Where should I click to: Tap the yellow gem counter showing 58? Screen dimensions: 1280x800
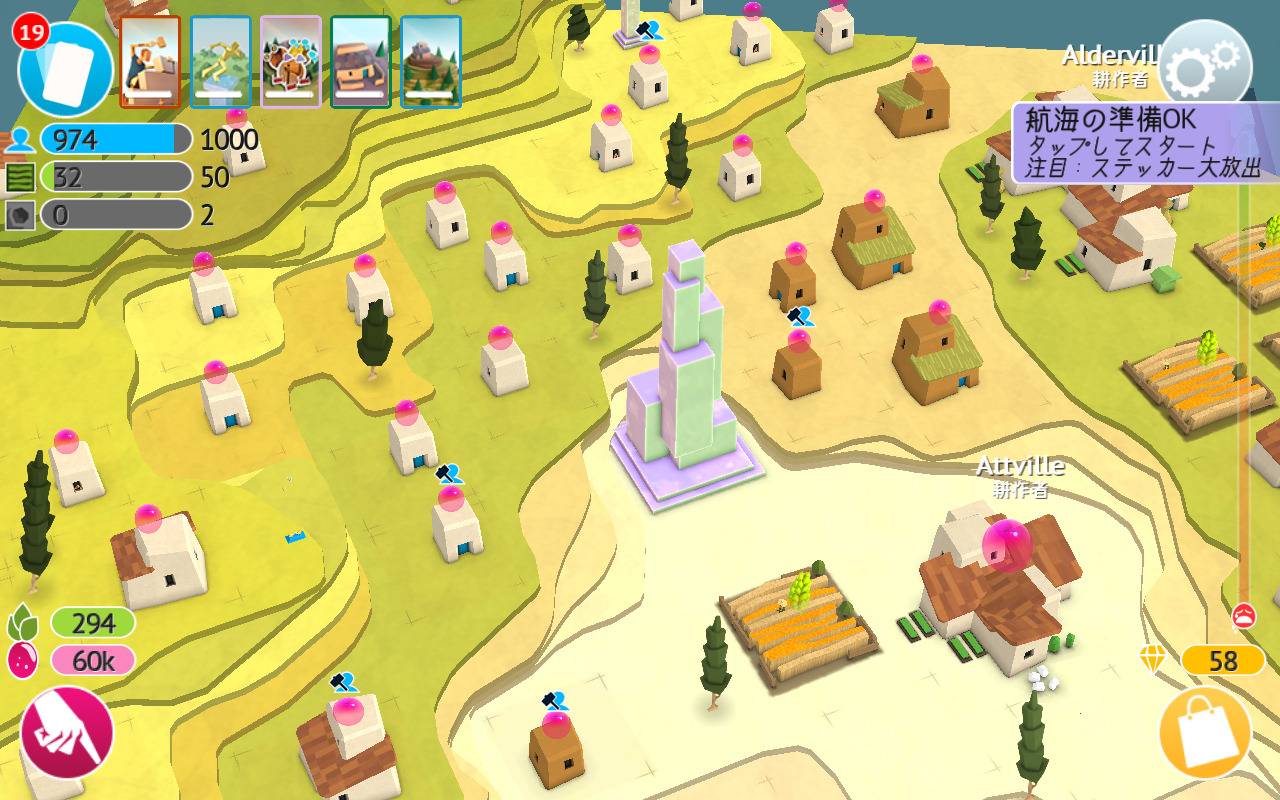pos(1222,660)
